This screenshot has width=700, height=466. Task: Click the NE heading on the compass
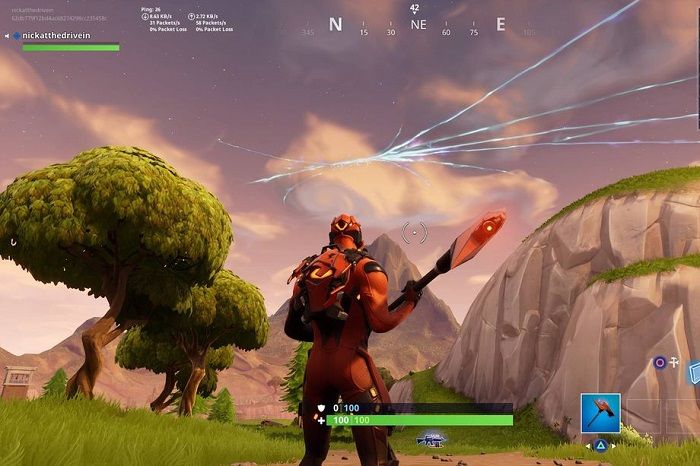tap(418, 25)
